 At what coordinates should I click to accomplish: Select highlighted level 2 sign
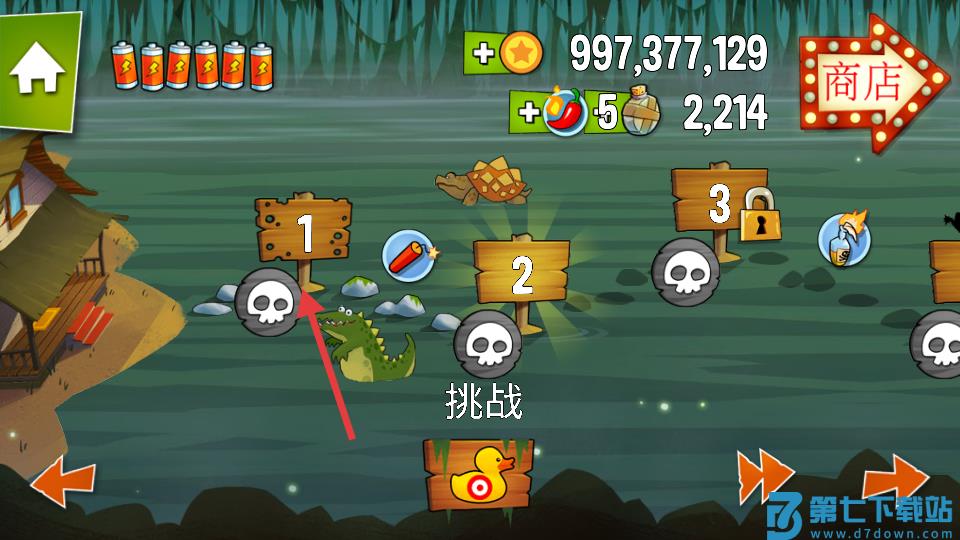pos(521,272)
